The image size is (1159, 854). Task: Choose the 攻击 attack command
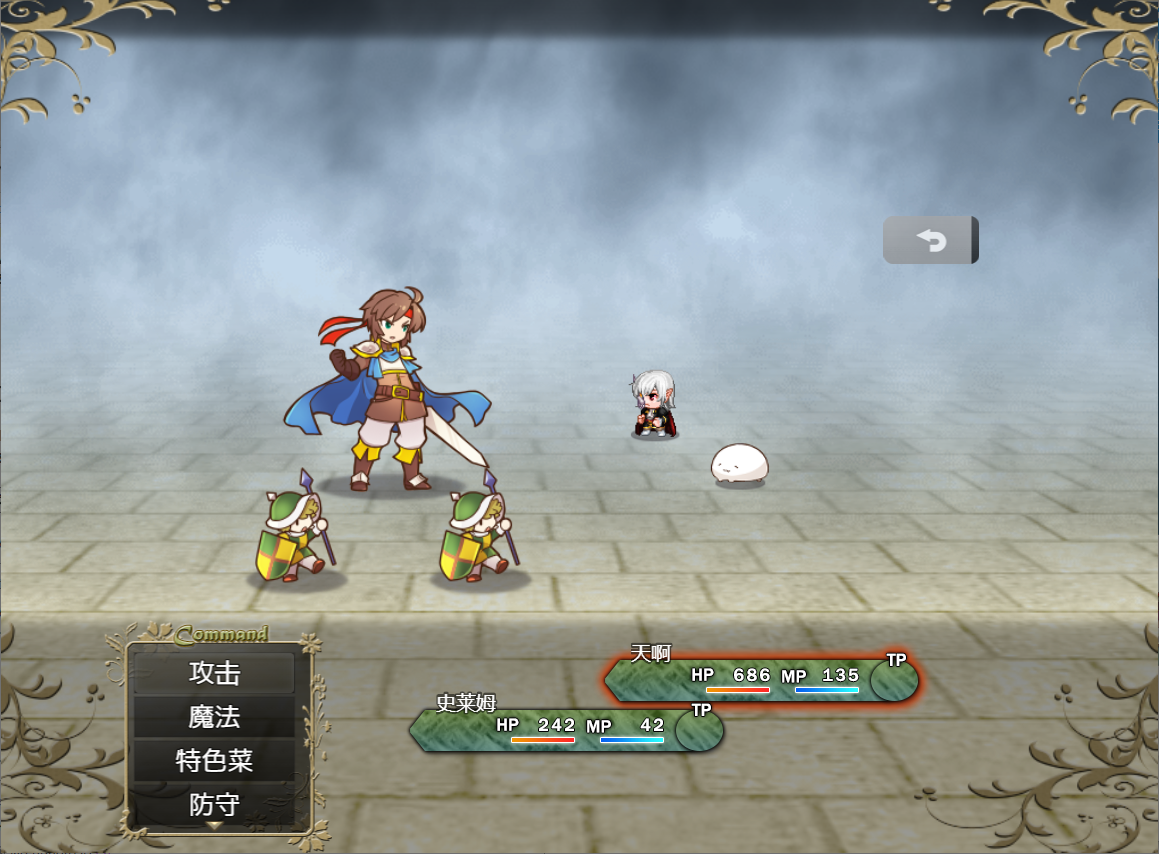(x=214, y=673)
